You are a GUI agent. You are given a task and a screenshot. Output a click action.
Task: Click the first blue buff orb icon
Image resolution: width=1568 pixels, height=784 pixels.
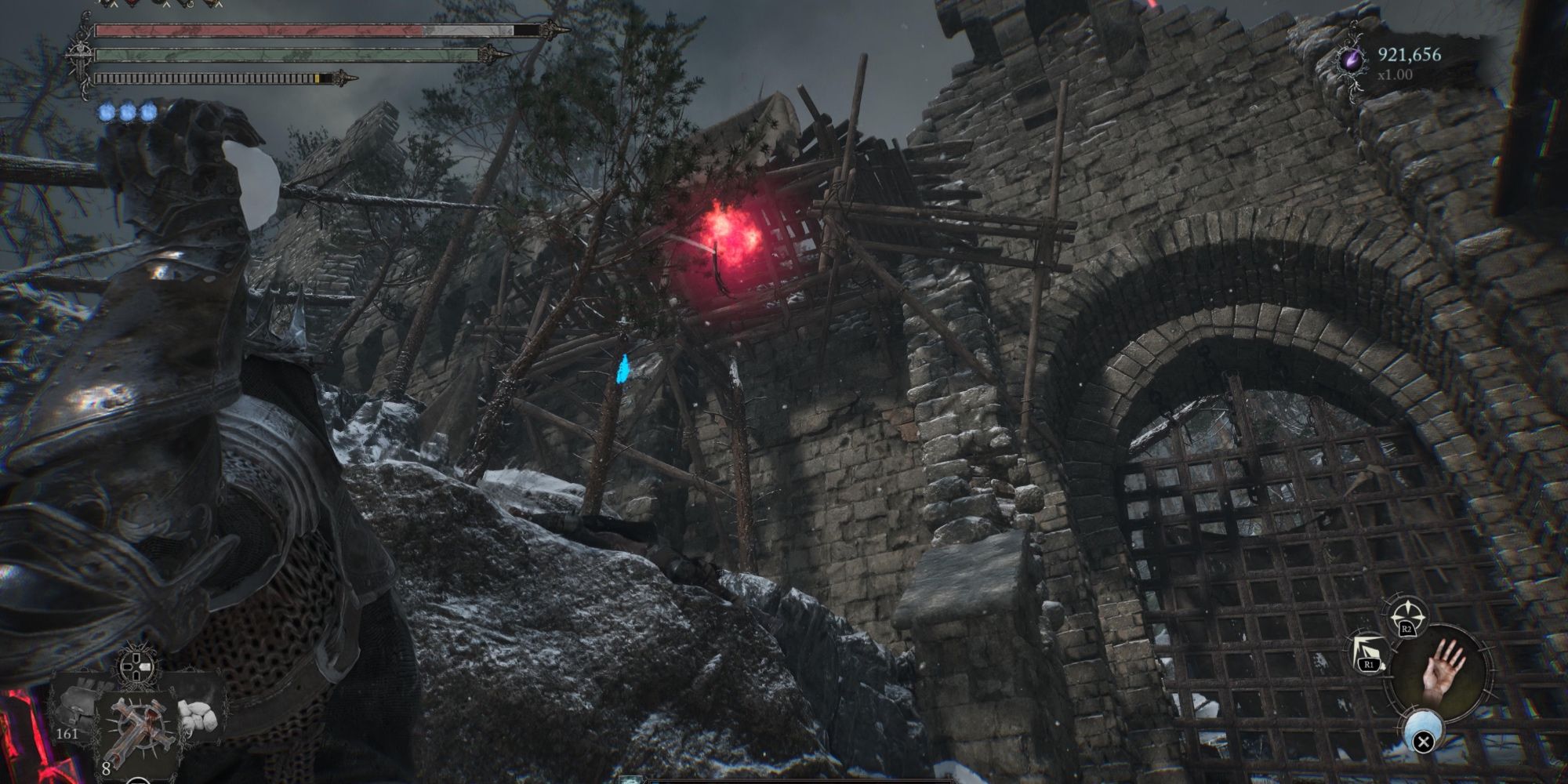click(107, 112)
